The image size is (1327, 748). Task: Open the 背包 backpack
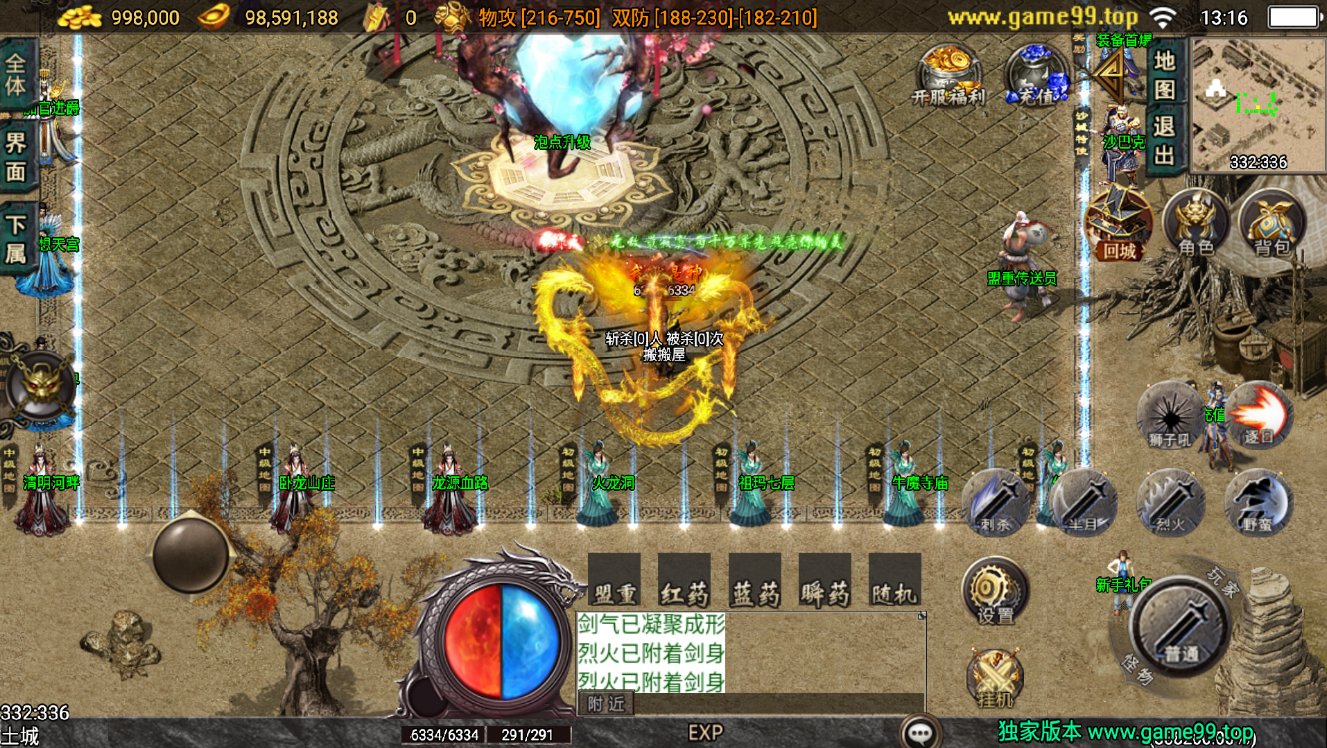[x=1272, y=223]
